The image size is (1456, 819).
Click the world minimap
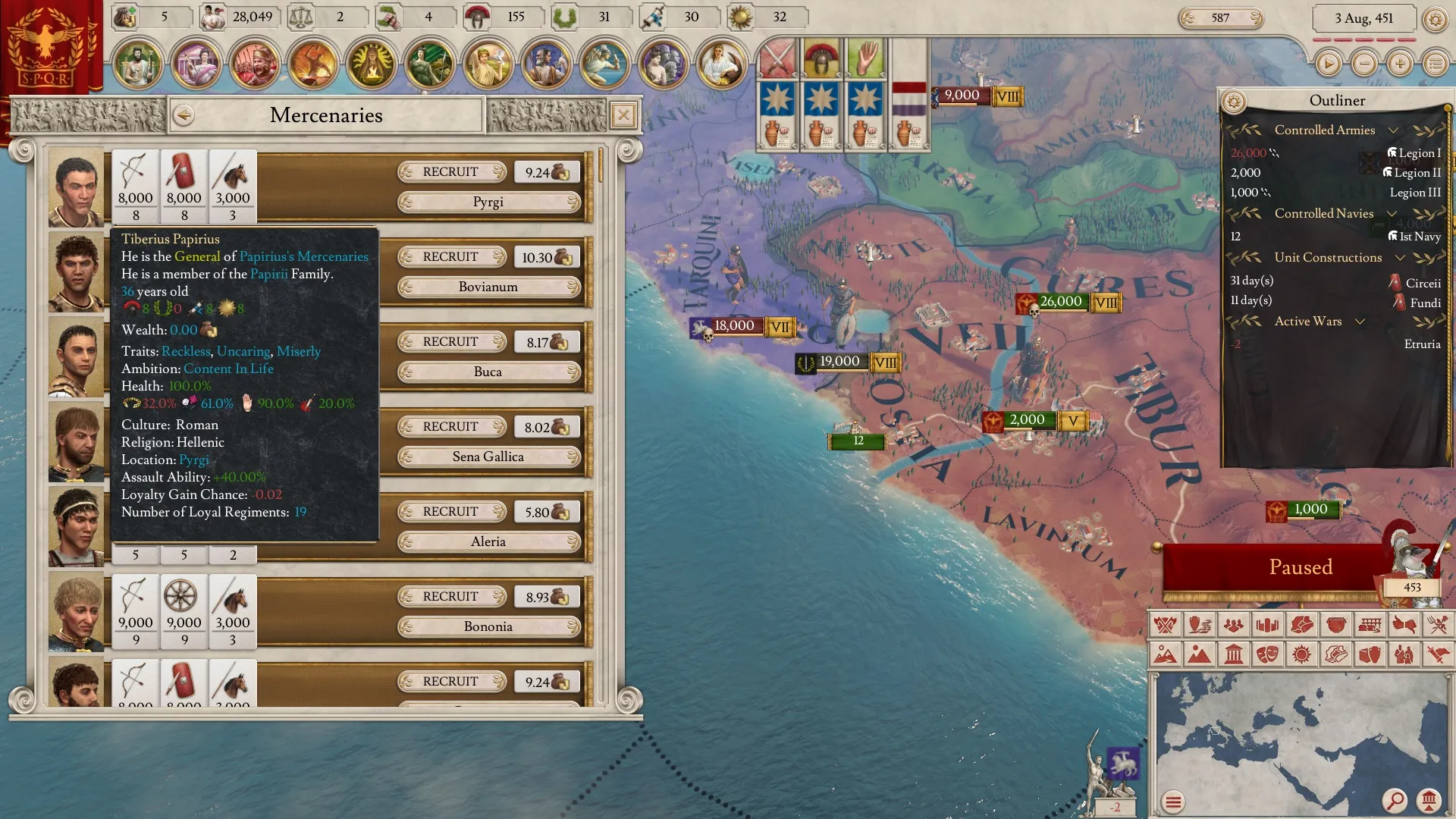[1289, 736]
